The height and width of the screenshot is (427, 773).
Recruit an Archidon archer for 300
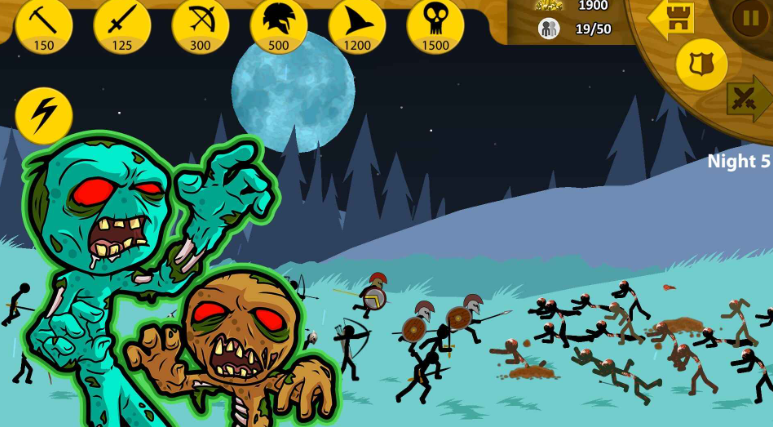click(x=200, y=24)
